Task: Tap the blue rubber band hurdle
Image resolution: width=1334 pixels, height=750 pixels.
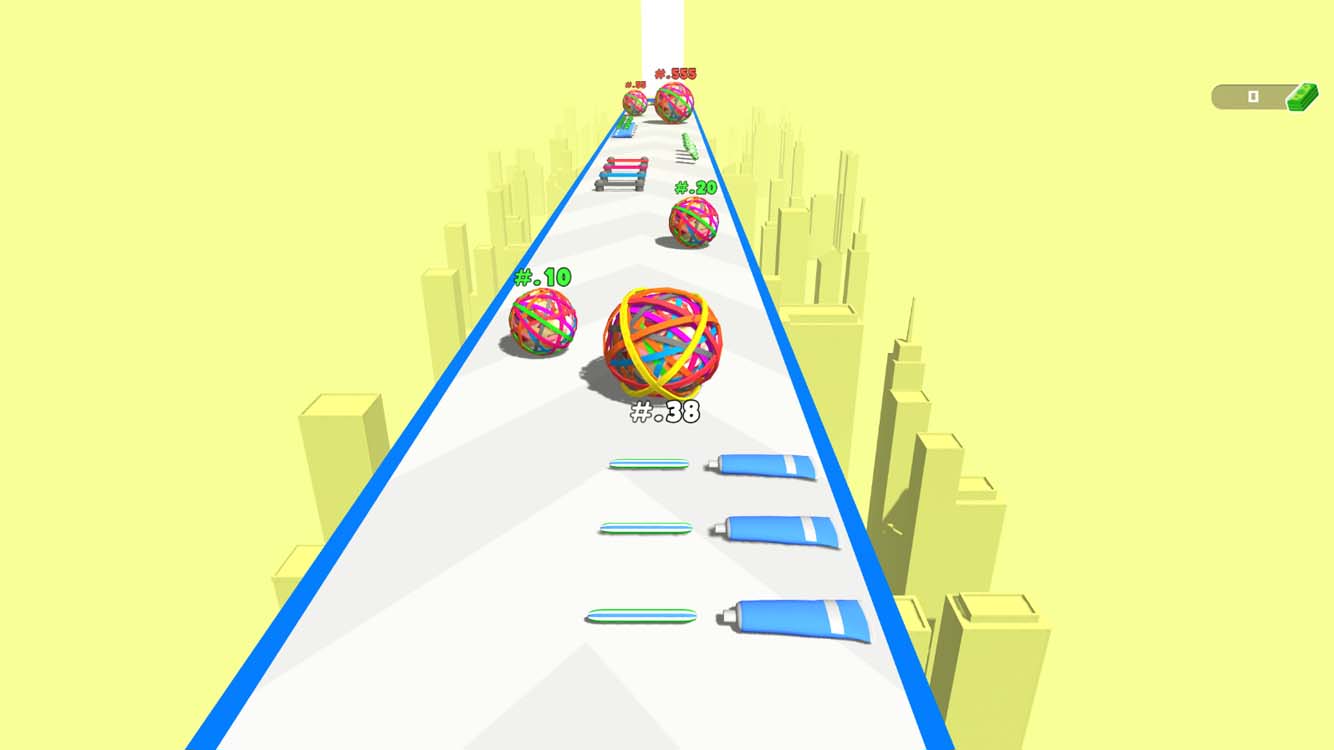Action: click(x=620, y=176)
